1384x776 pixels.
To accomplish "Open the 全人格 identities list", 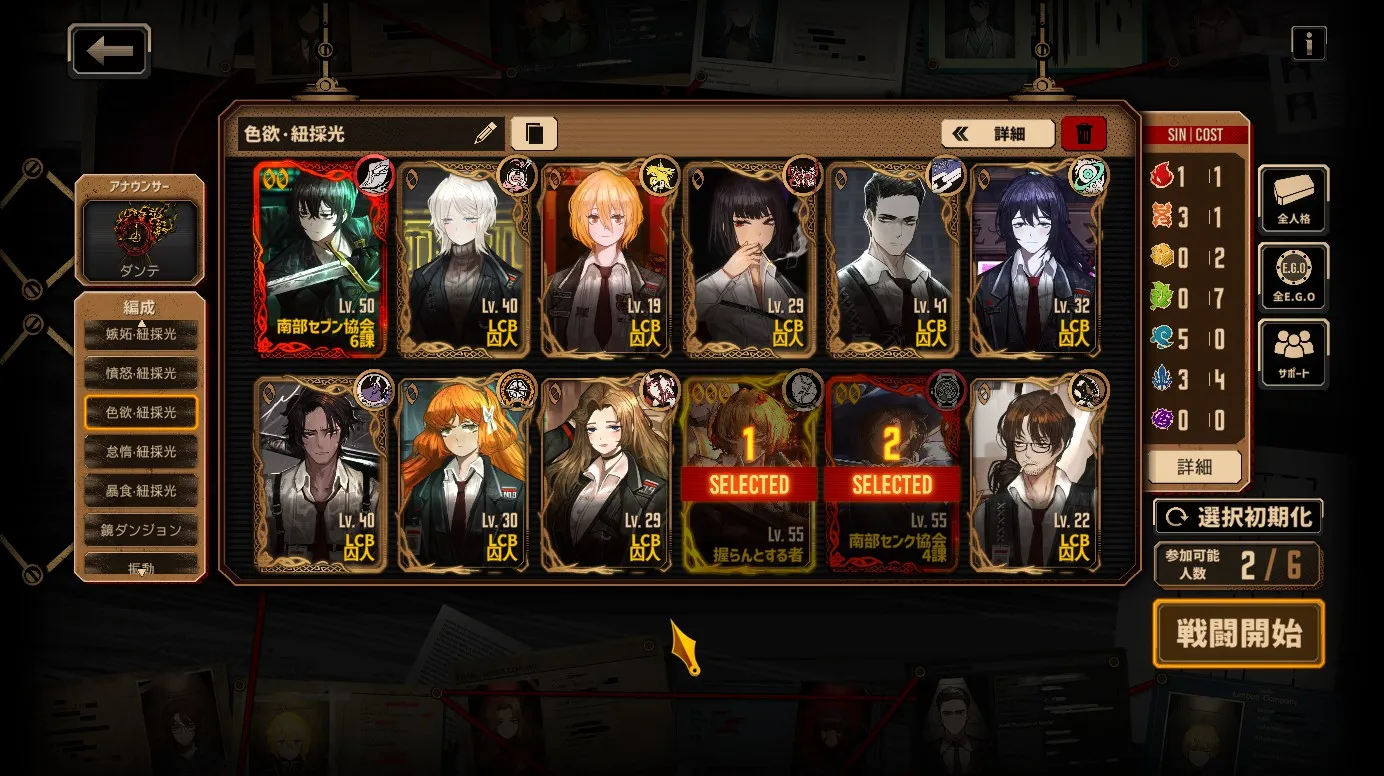I will pos(1293,198).
